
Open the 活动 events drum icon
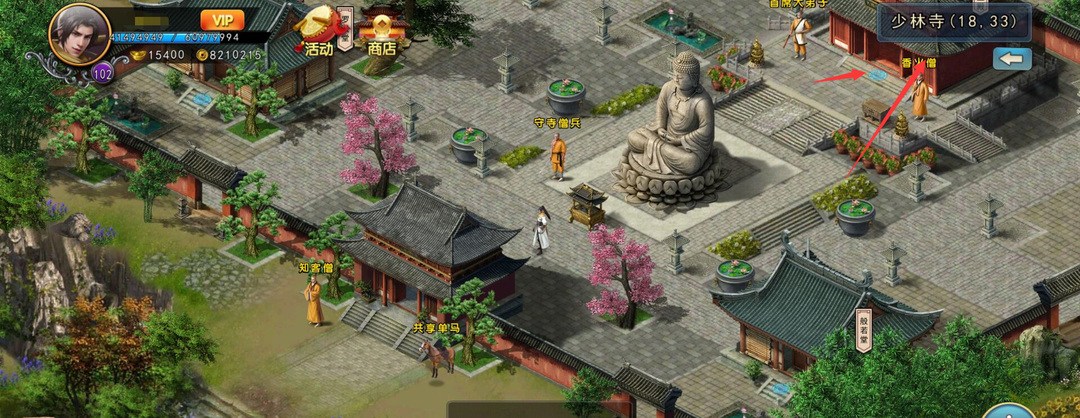pos(320,30)
